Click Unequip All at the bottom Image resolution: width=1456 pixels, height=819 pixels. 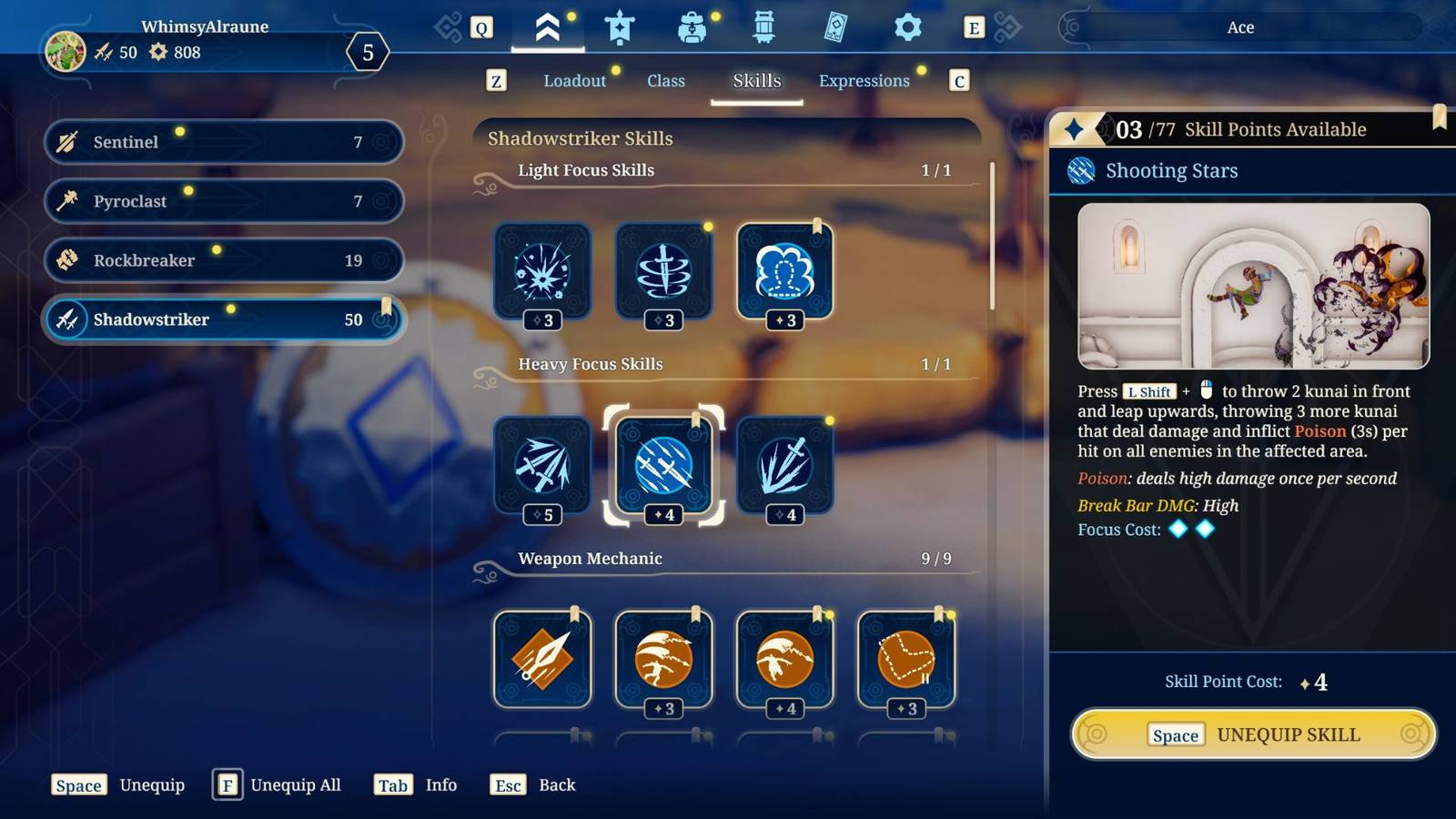295,784
